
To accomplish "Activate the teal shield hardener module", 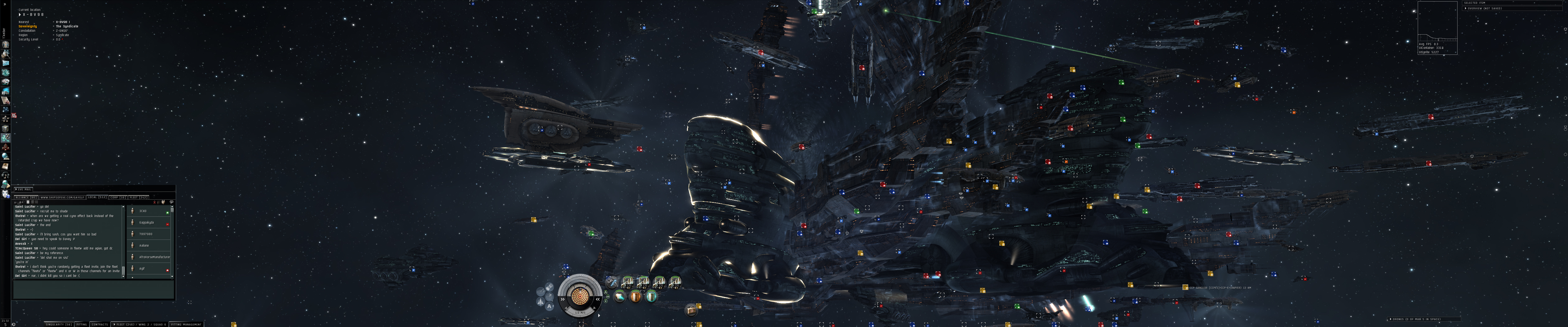I will 651,297.
